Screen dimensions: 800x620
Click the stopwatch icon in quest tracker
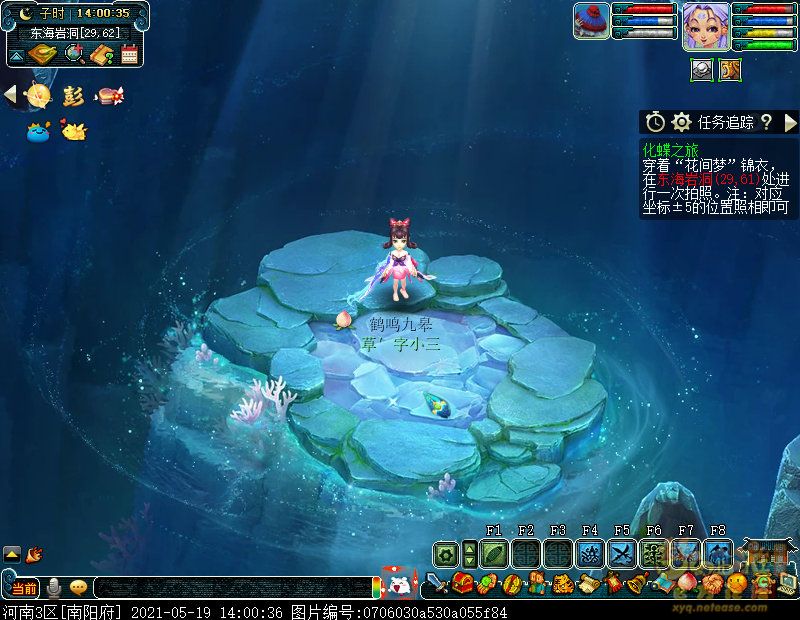655,122
